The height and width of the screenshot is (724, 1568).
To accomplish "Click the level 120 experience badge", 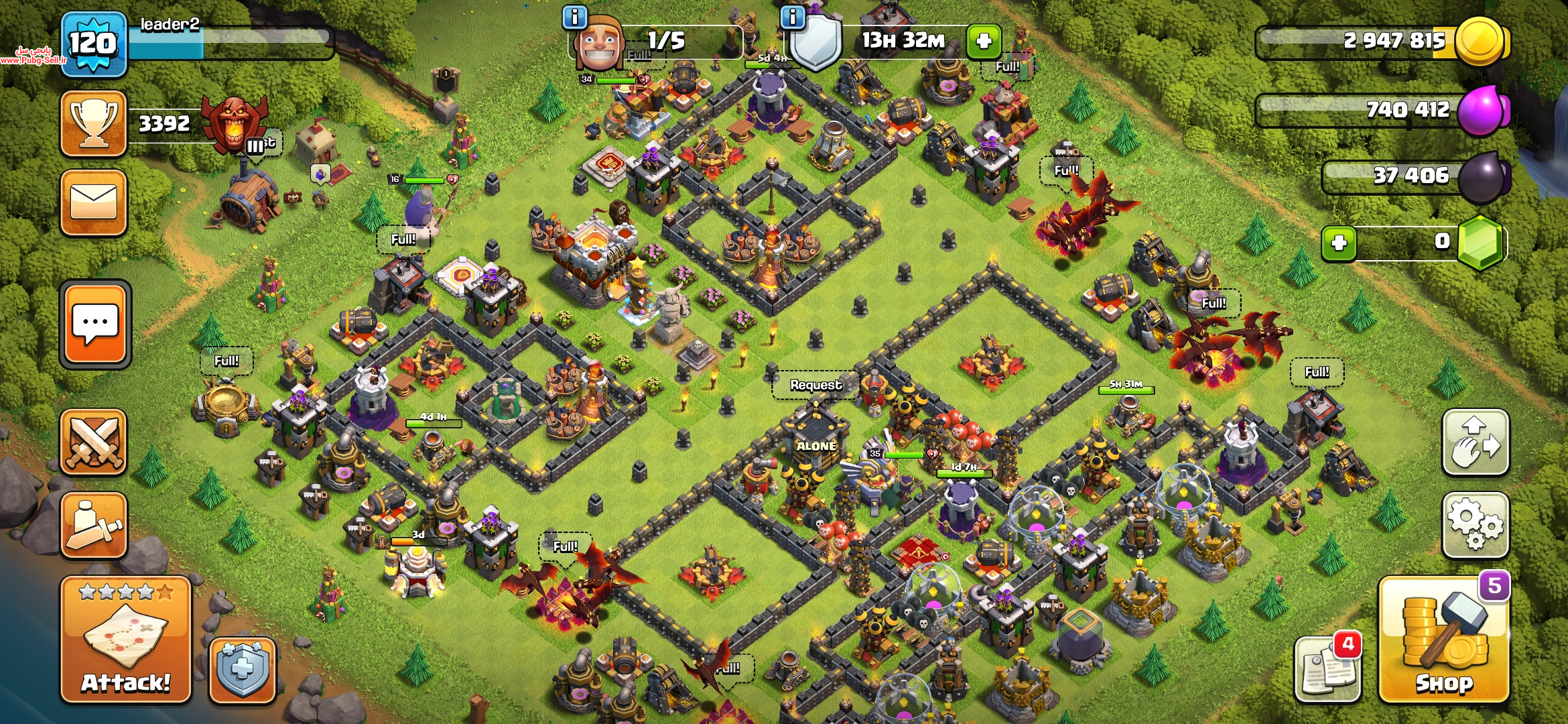I will 94,44.
